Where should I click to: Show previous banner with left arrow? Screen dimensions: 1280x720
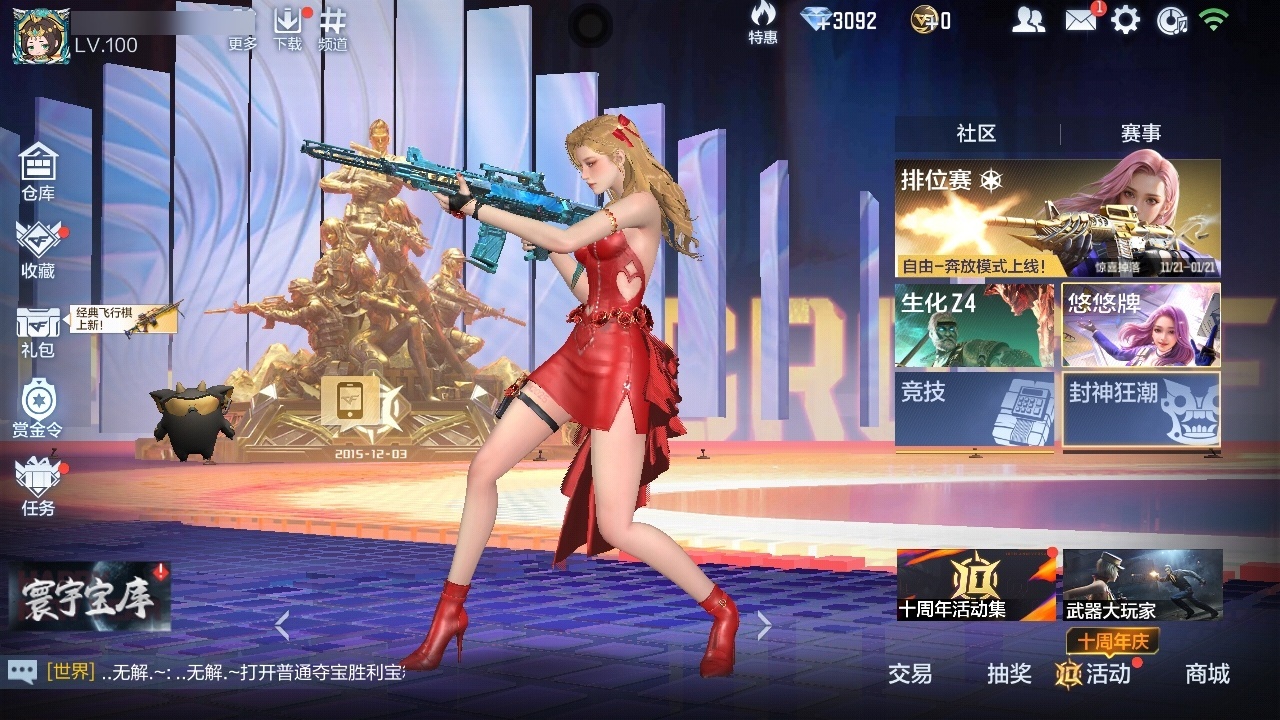pyautogui.click(x=283, y=625)
